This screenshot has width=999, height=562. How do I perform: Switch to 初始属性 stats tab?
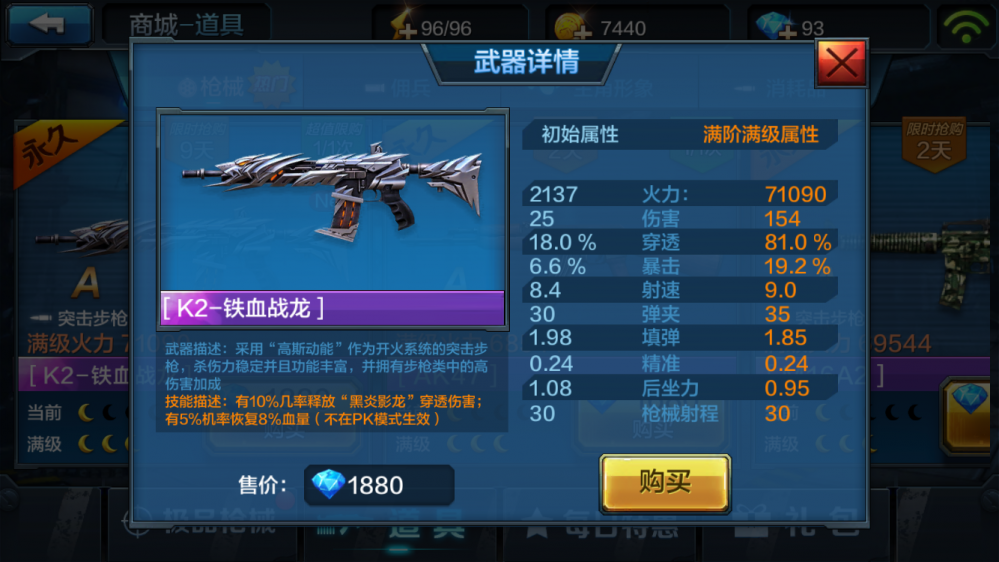coord(580,134)
